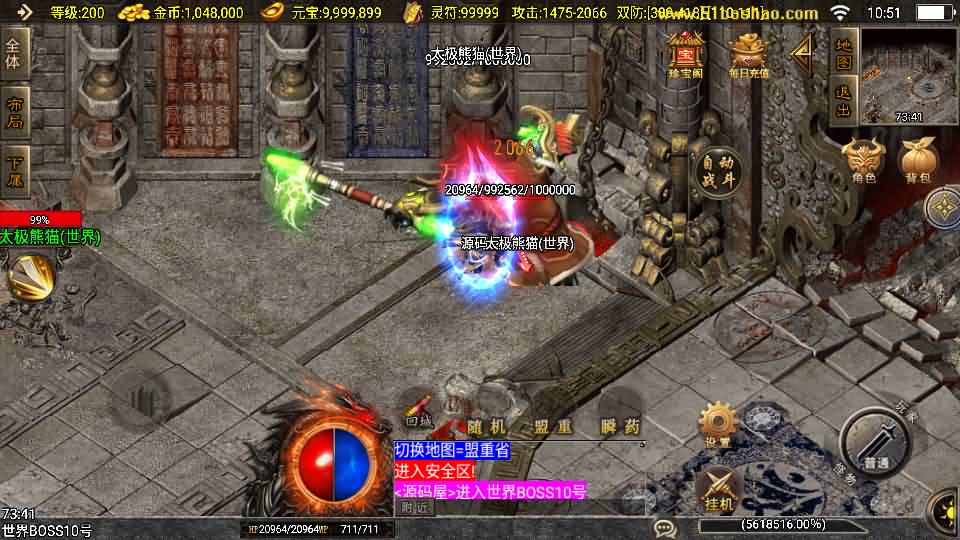
Task: Use the 回城 return-to-town scroll
Action: coord(420,411)
